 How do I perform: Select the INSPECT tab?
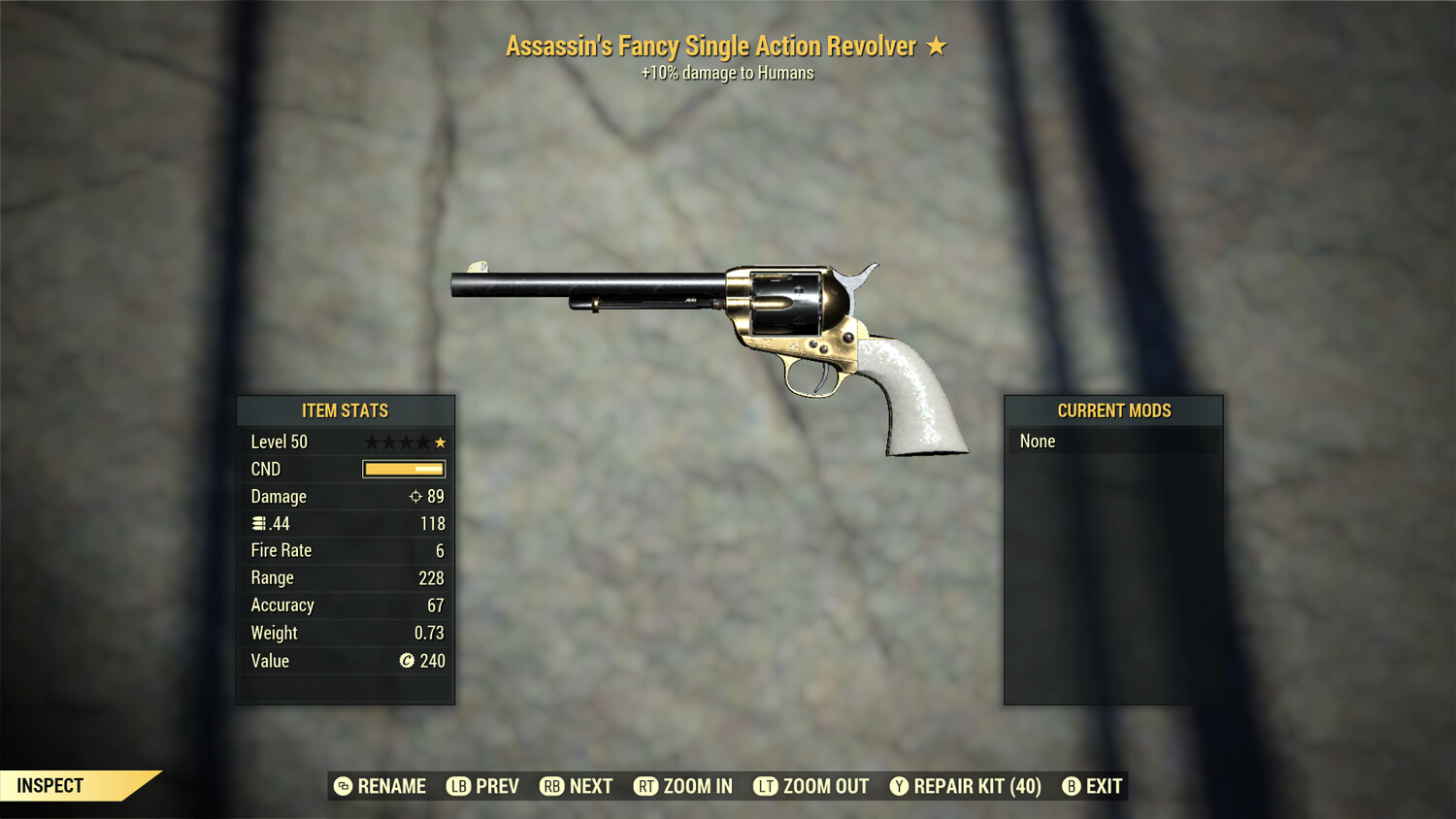click(50, 785)
